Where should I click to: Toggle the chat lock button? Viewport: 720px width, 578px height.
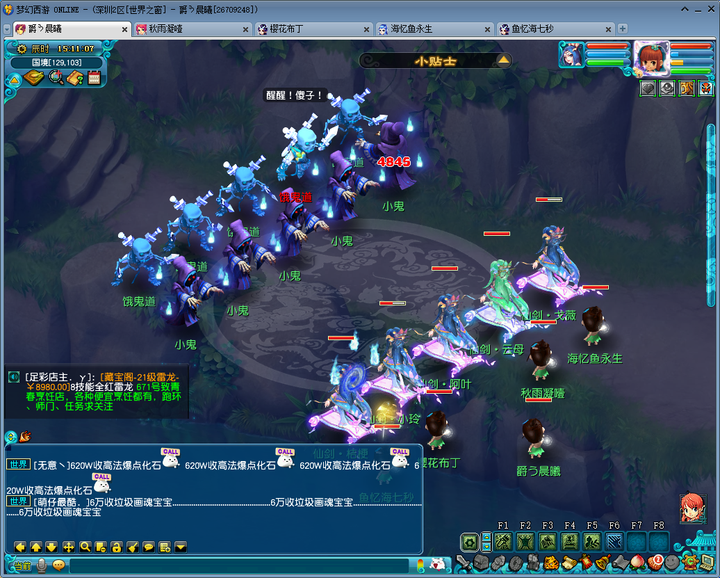click(x=117, y=546)
